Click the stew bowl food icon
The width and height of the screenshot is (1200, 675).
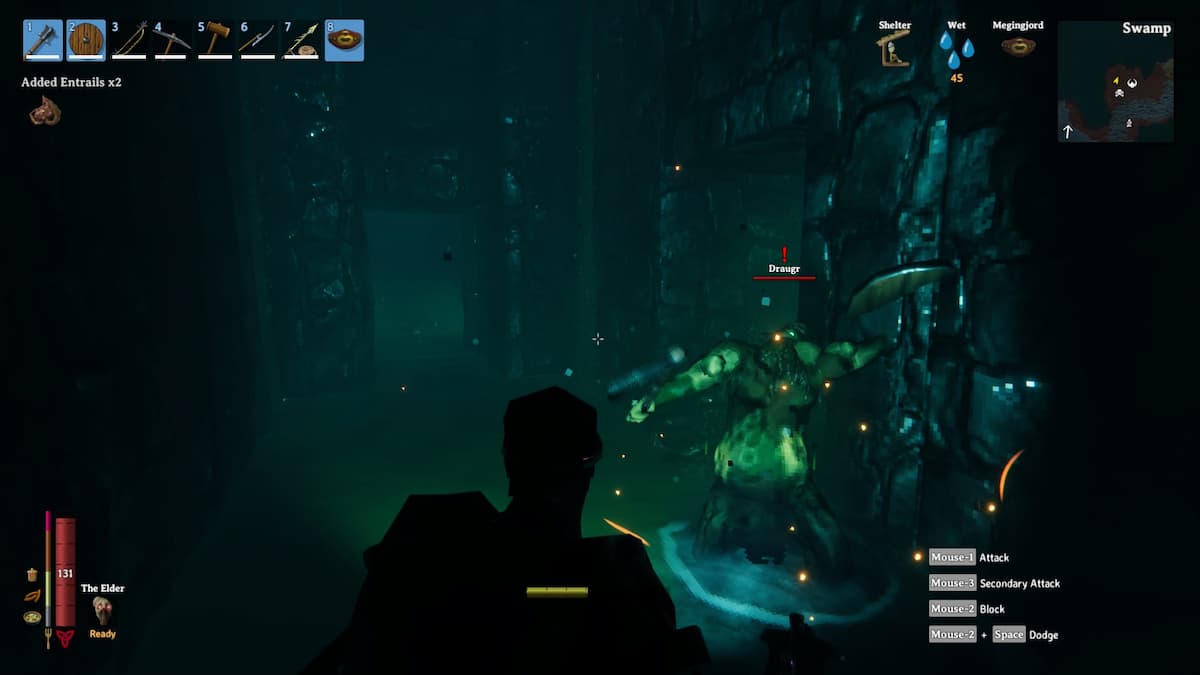click(x=32, y=617)
